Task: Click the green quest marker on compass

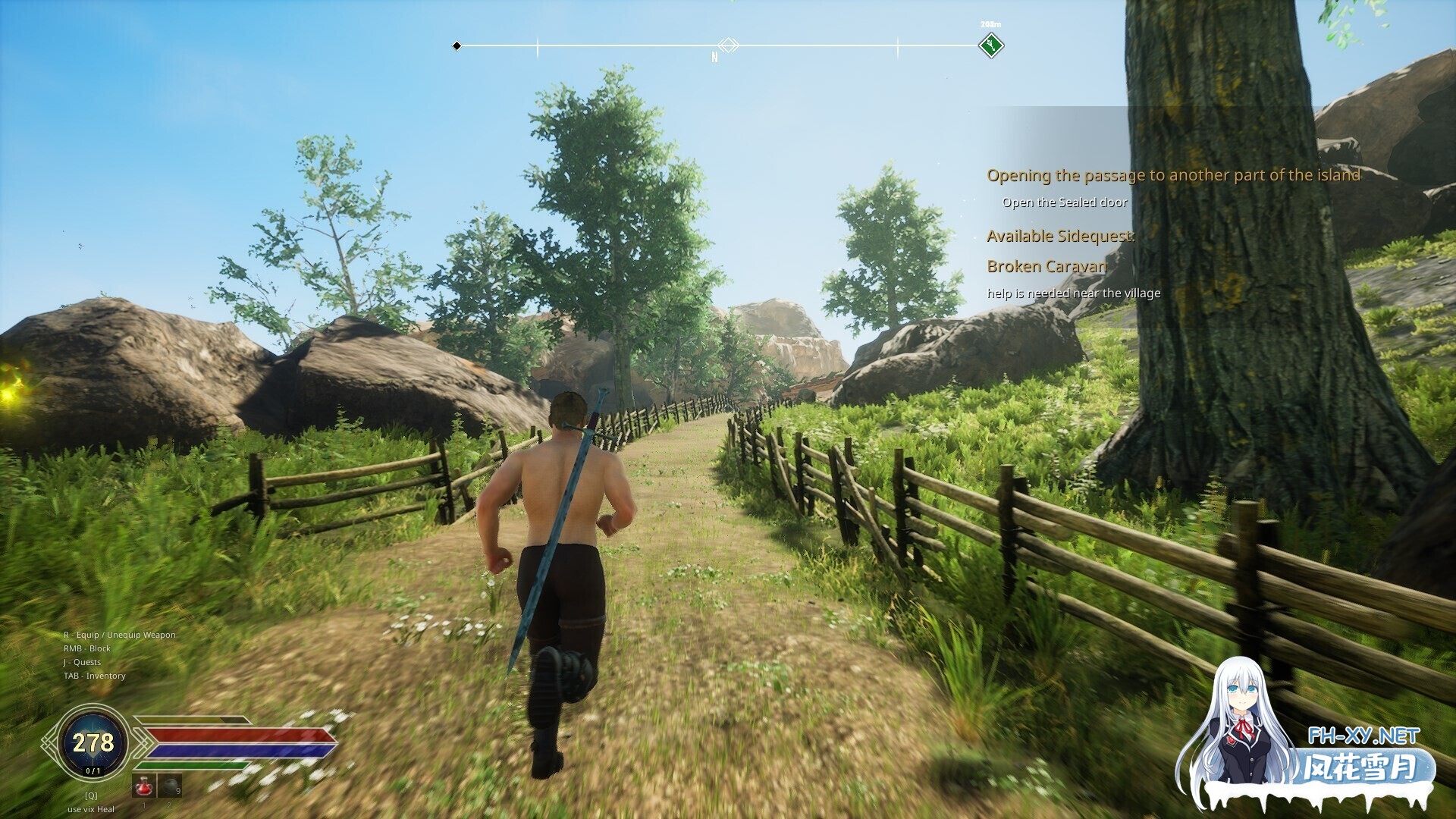Action: tap(990, 46)
